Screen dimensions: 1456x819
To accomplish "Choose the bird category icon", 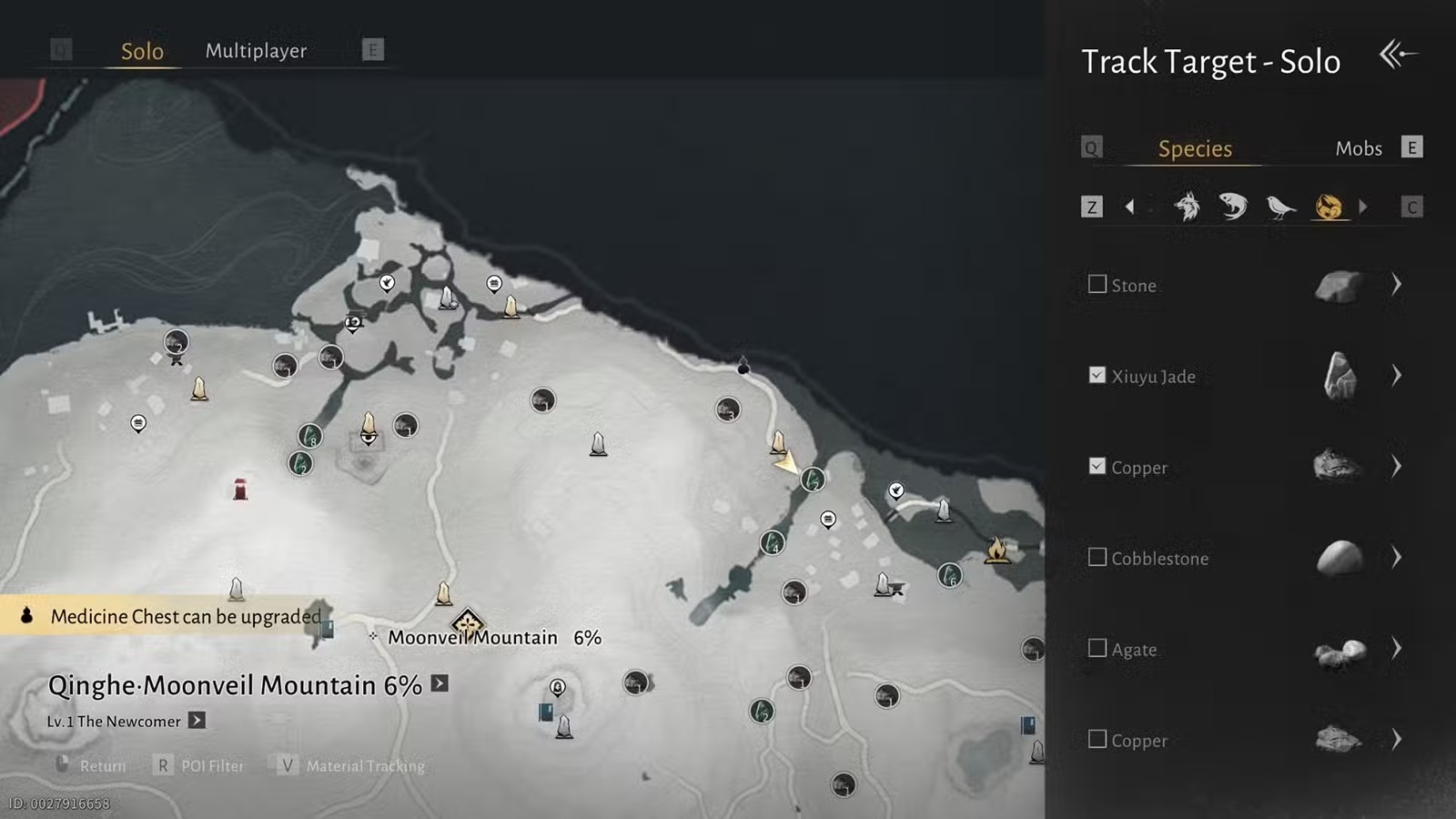I will pos(1280,207).
